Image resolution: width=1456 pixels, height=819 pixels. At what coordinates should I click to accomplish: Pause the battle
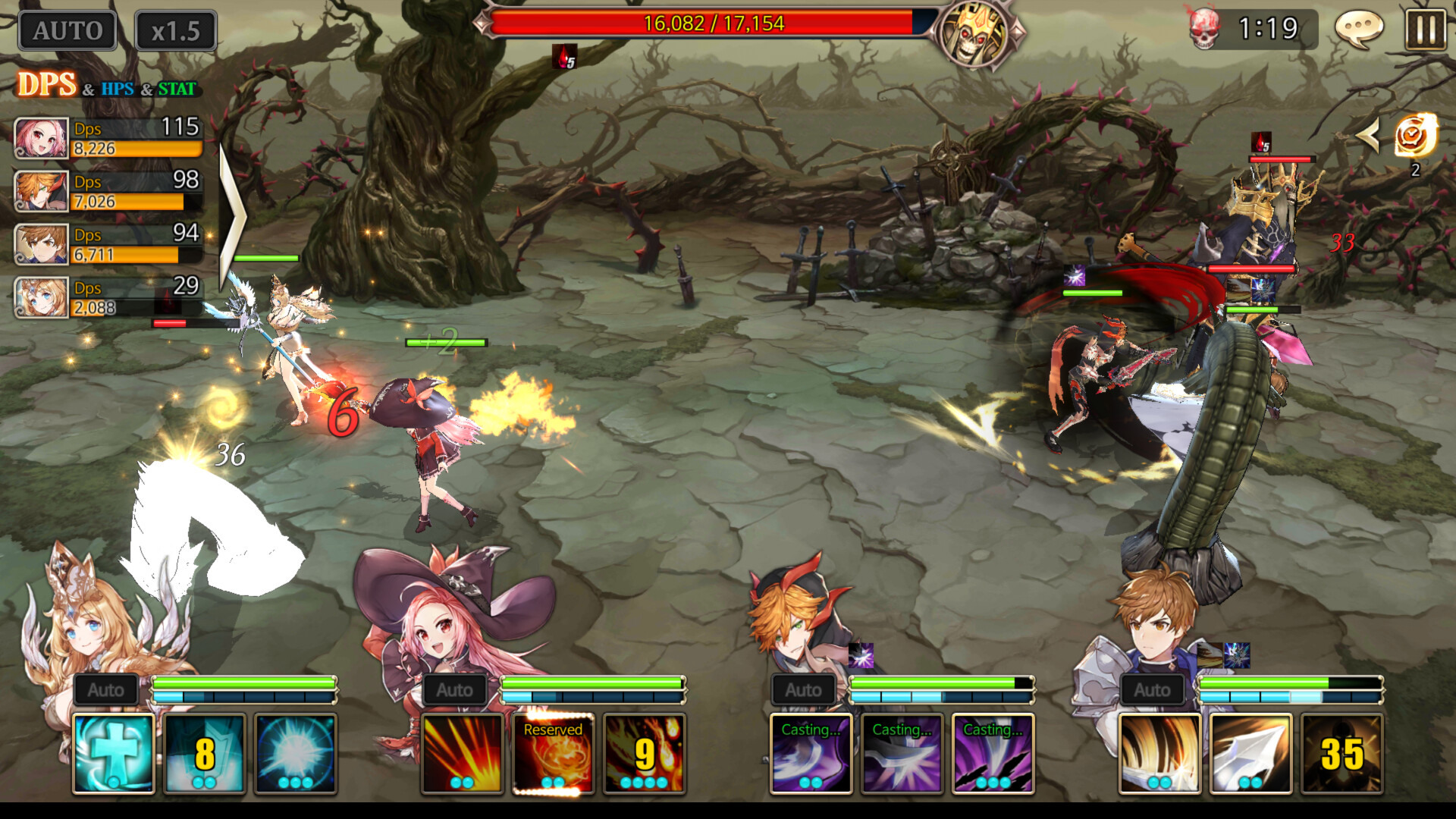[1427, 29]
